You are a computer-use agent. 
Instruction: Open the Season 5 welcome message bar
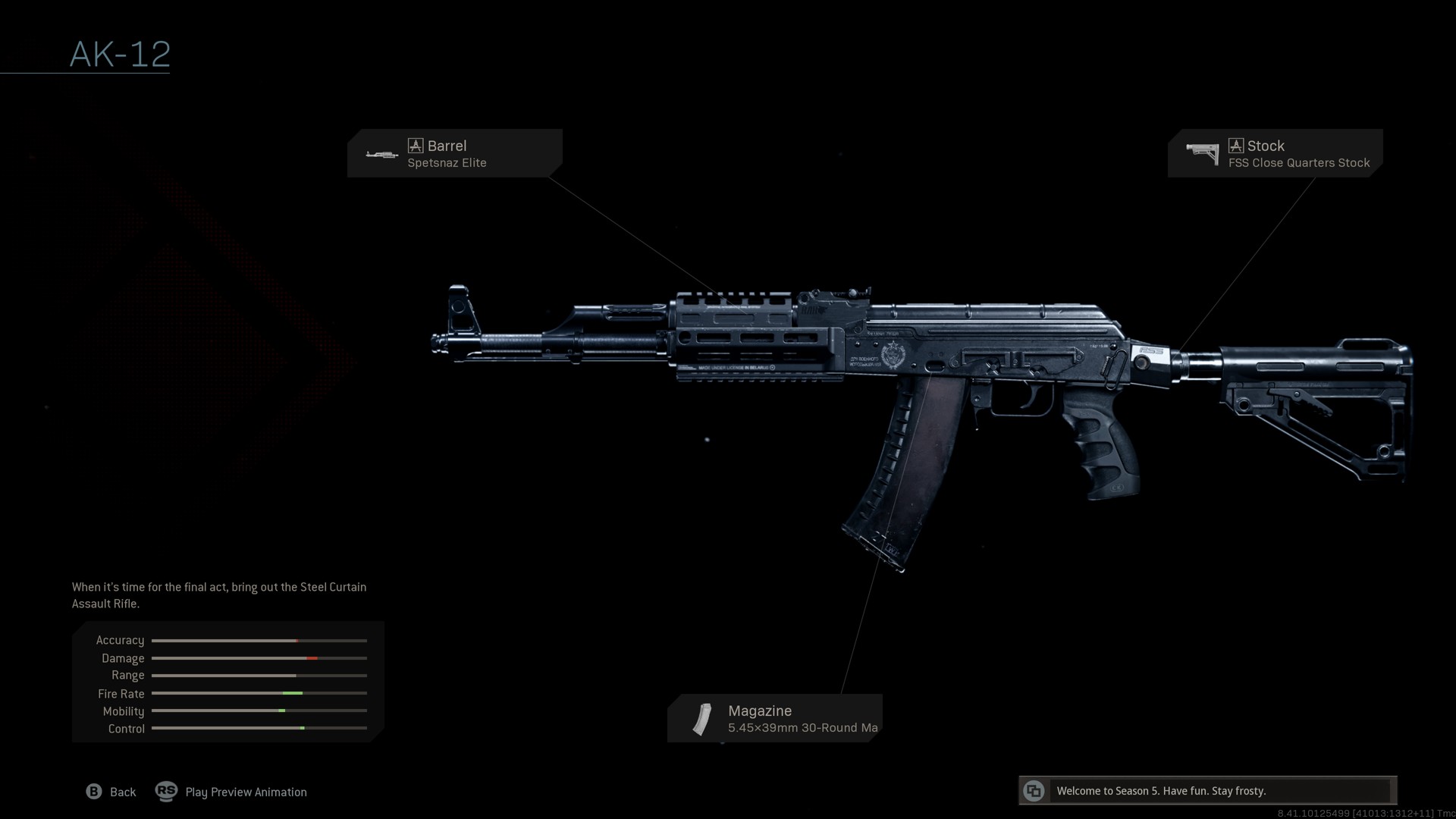click(x=1207, y=790)
